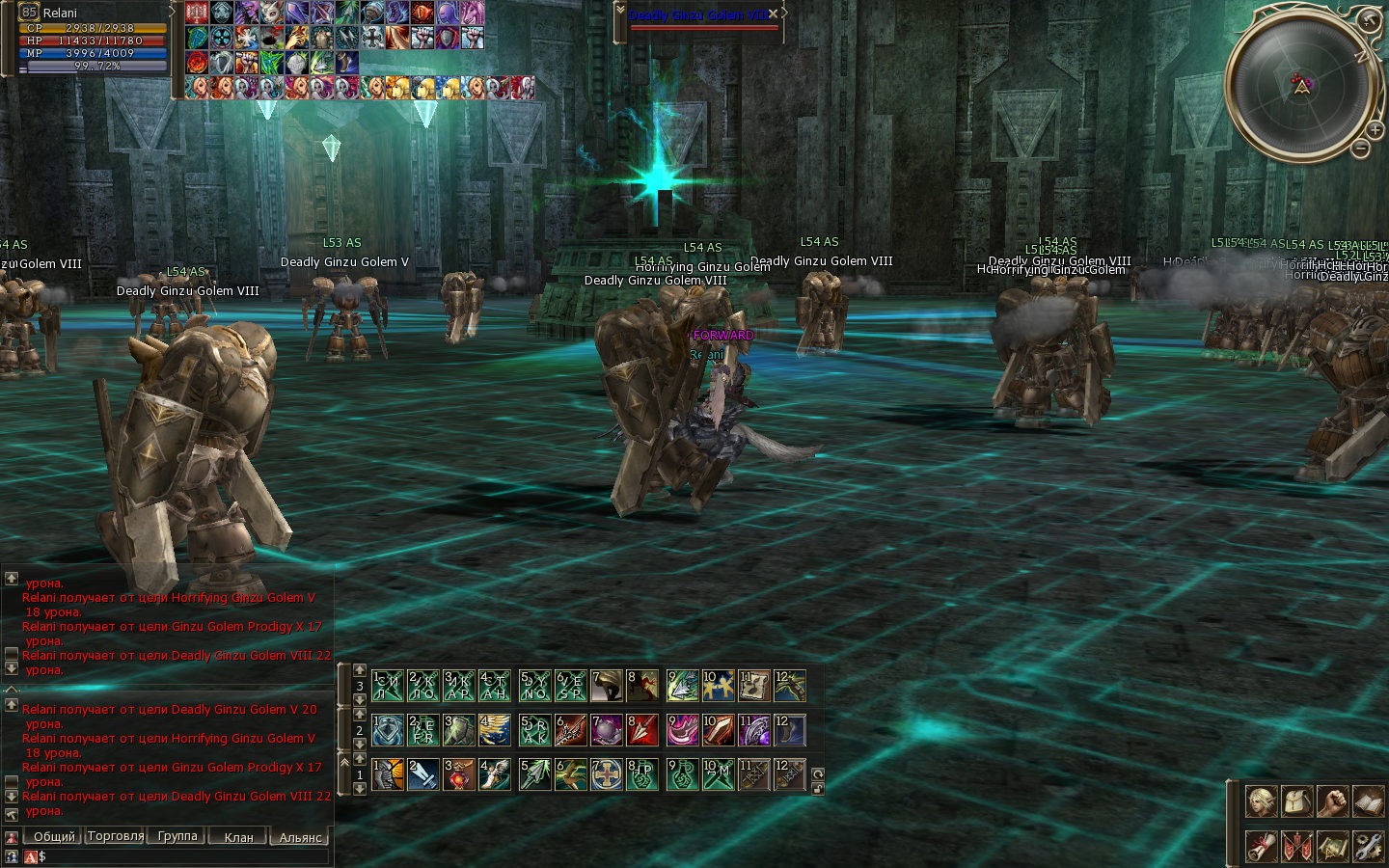1389x868 pixels.
Task: Open the clan red banners icon
Action: click(x=1296, y=846)
